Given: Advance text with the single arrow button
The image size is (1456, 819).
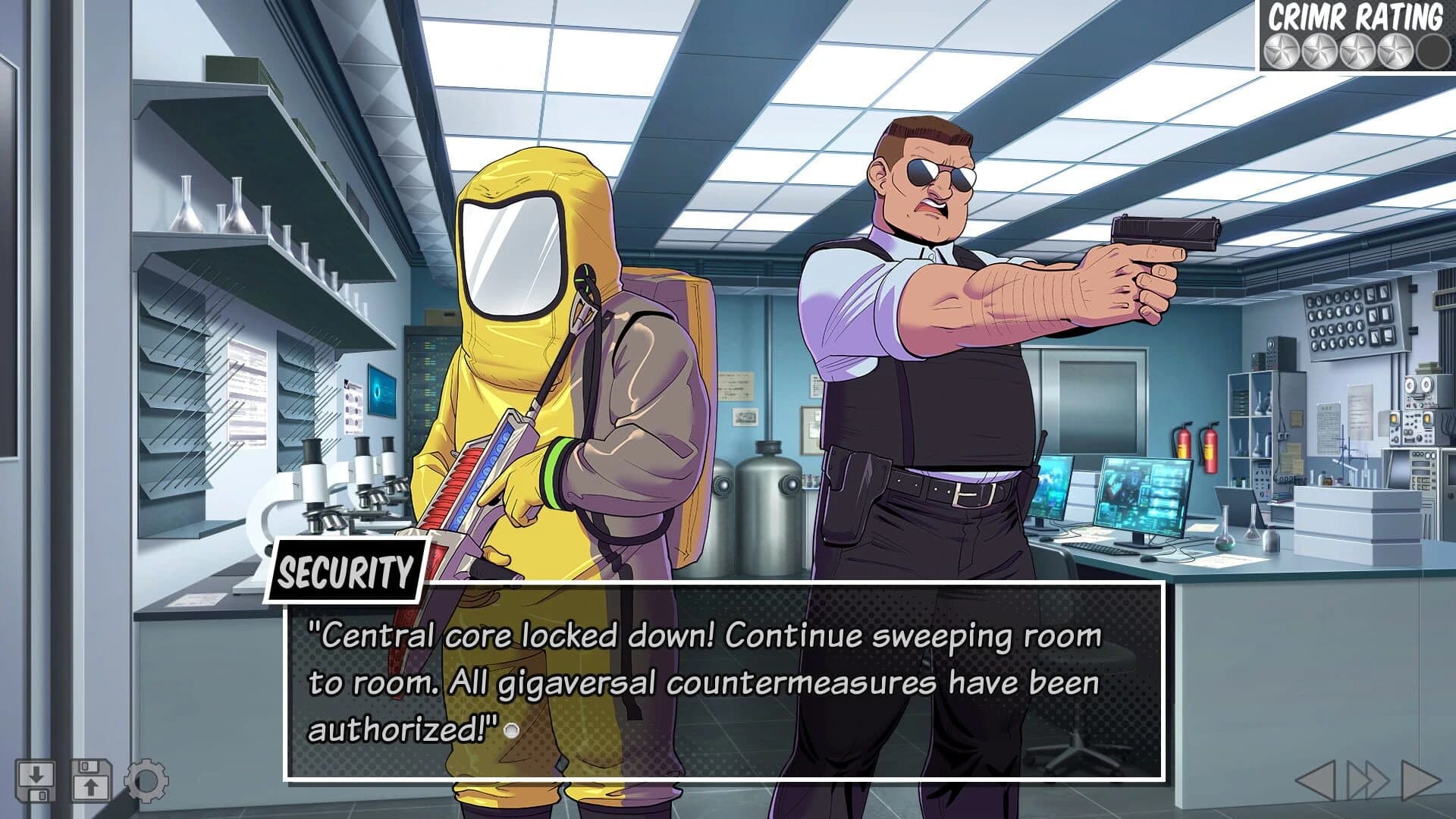Looking at the screenshot, I should click(x=1420, y=781).
